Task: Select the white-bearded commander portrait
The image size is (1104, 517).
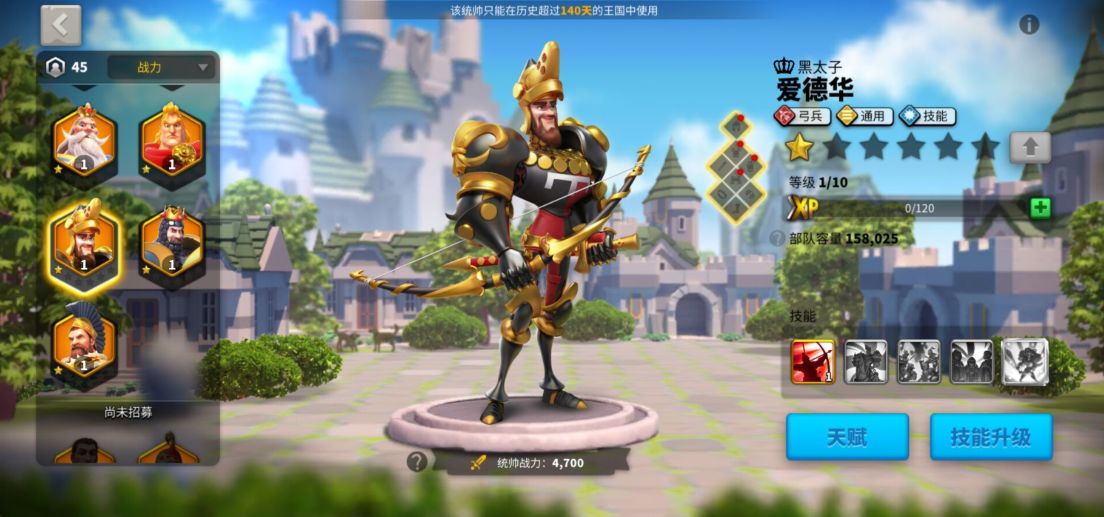Action: (x=84, y=141)
